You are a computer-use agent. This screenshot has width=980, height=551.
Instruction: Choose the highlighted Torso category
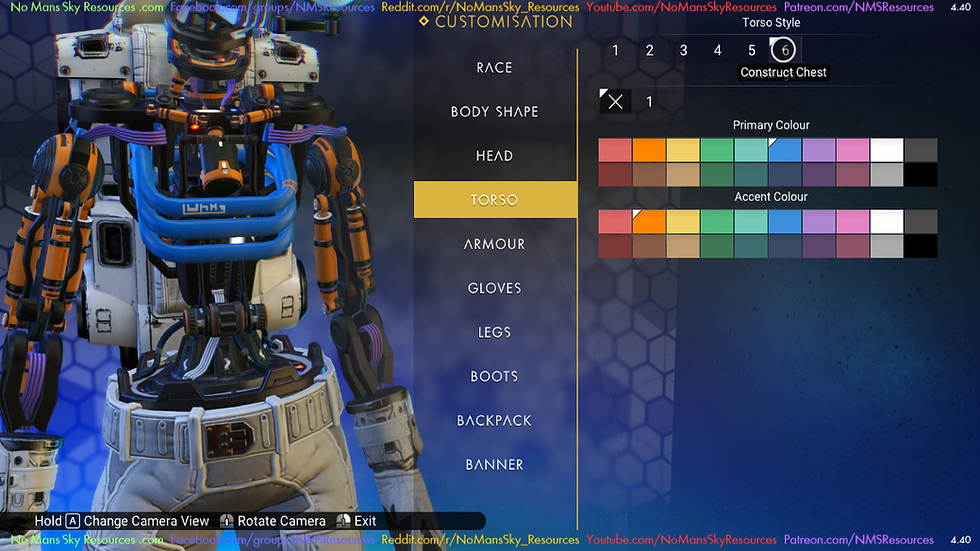494,200
